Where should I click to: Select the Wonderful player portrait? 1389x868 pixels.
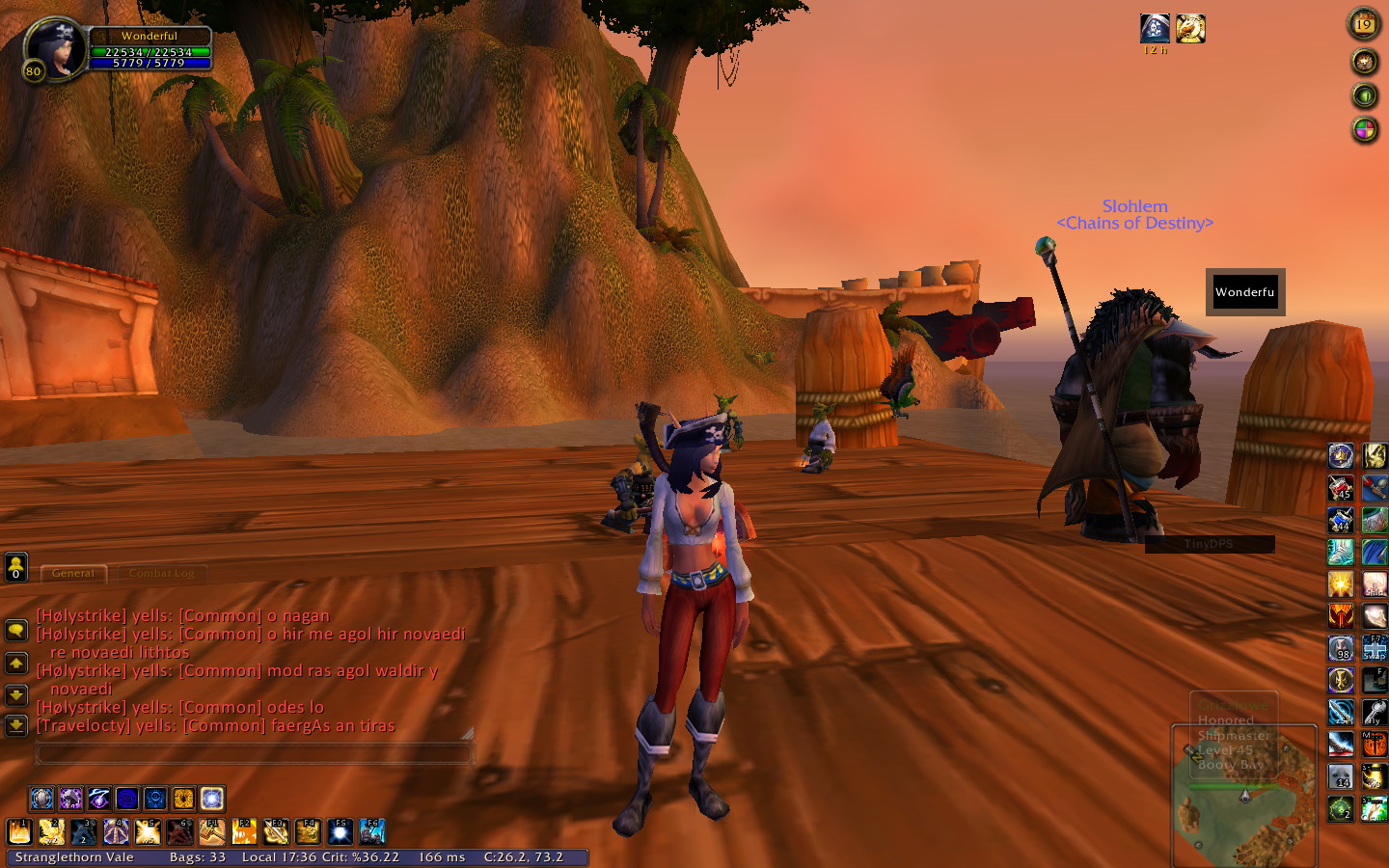tap(55, 48)
